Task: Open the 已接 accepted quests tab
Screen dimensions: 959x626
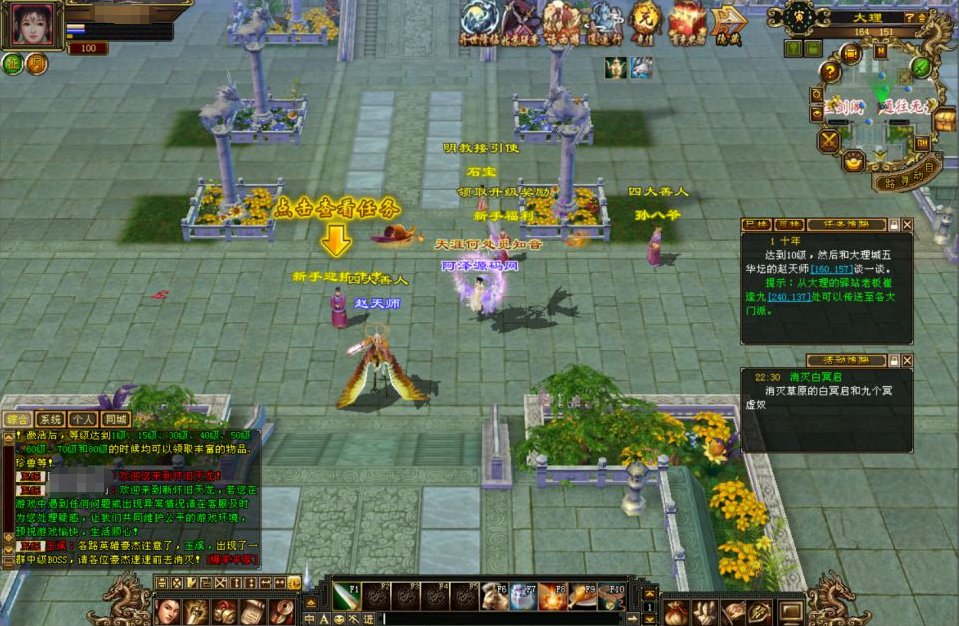Action: [757, 225]
